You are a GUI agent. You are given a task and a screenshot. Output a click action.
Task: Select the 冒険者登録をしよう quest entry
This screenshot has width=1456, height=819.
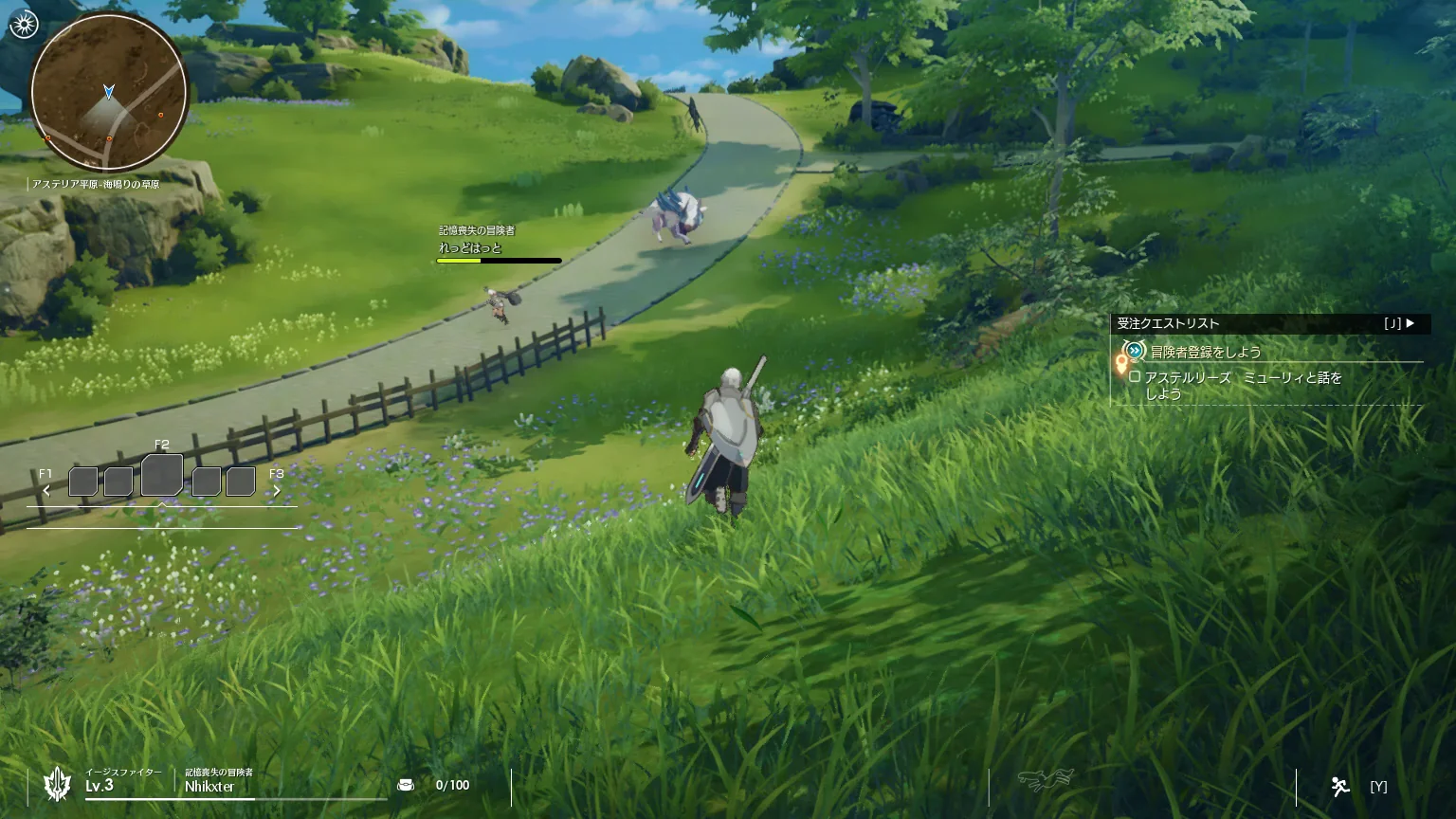(1206, 352)
